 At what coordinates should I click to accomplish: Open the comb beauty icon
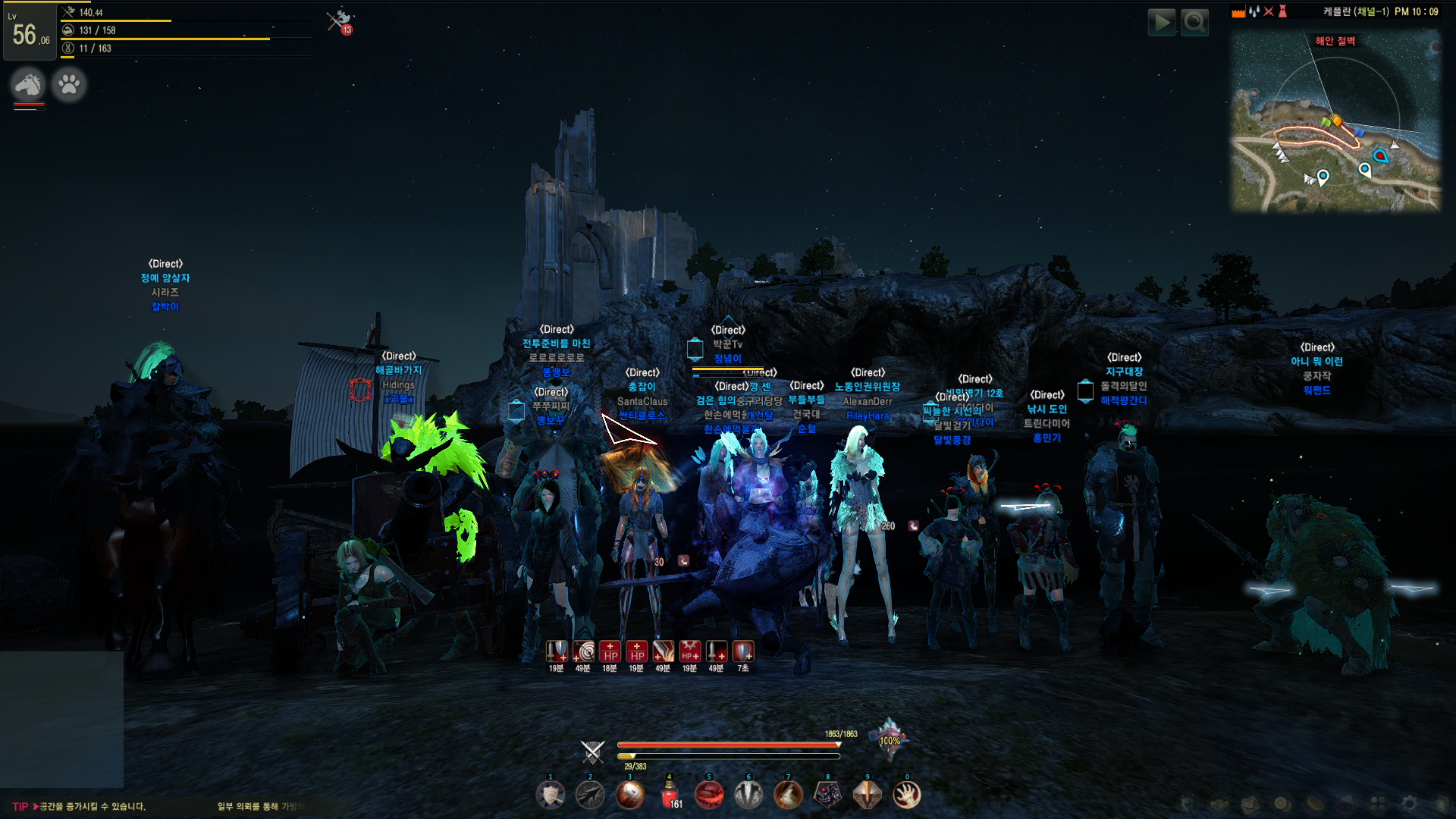coord(1314,803)
